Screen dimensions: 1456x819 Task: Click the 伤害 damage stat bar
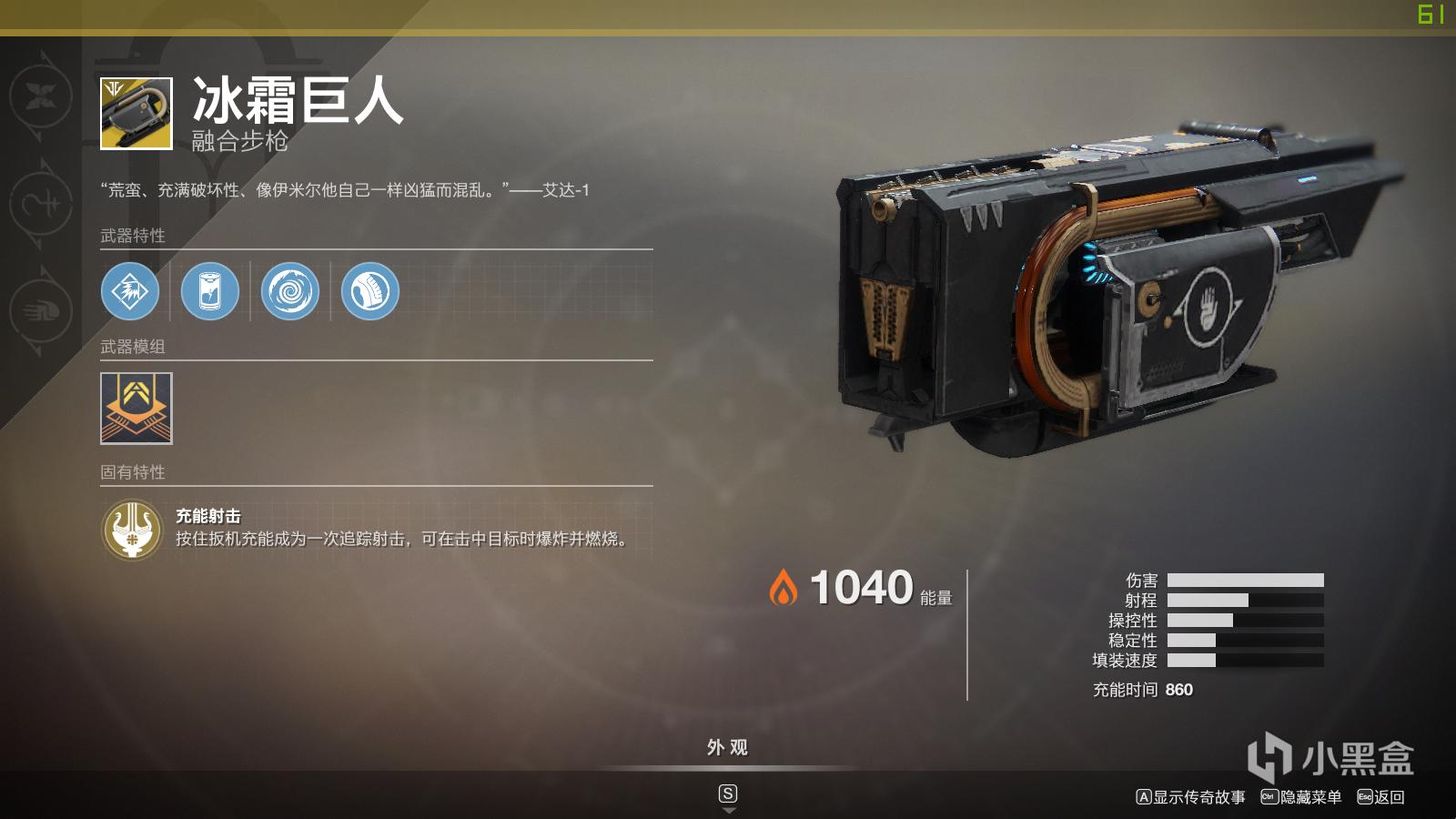[1247, 579]
